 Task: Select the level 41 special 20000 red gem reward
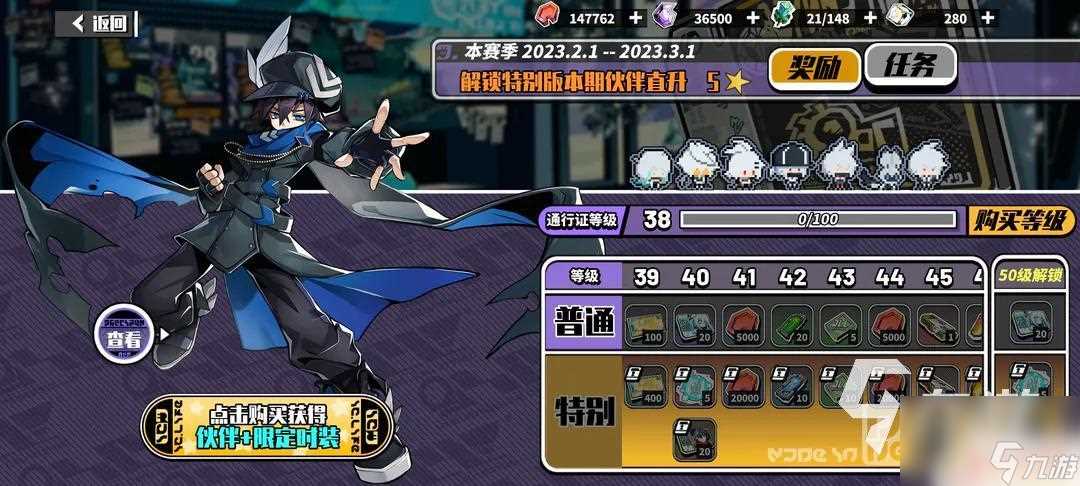coord(743,386)
